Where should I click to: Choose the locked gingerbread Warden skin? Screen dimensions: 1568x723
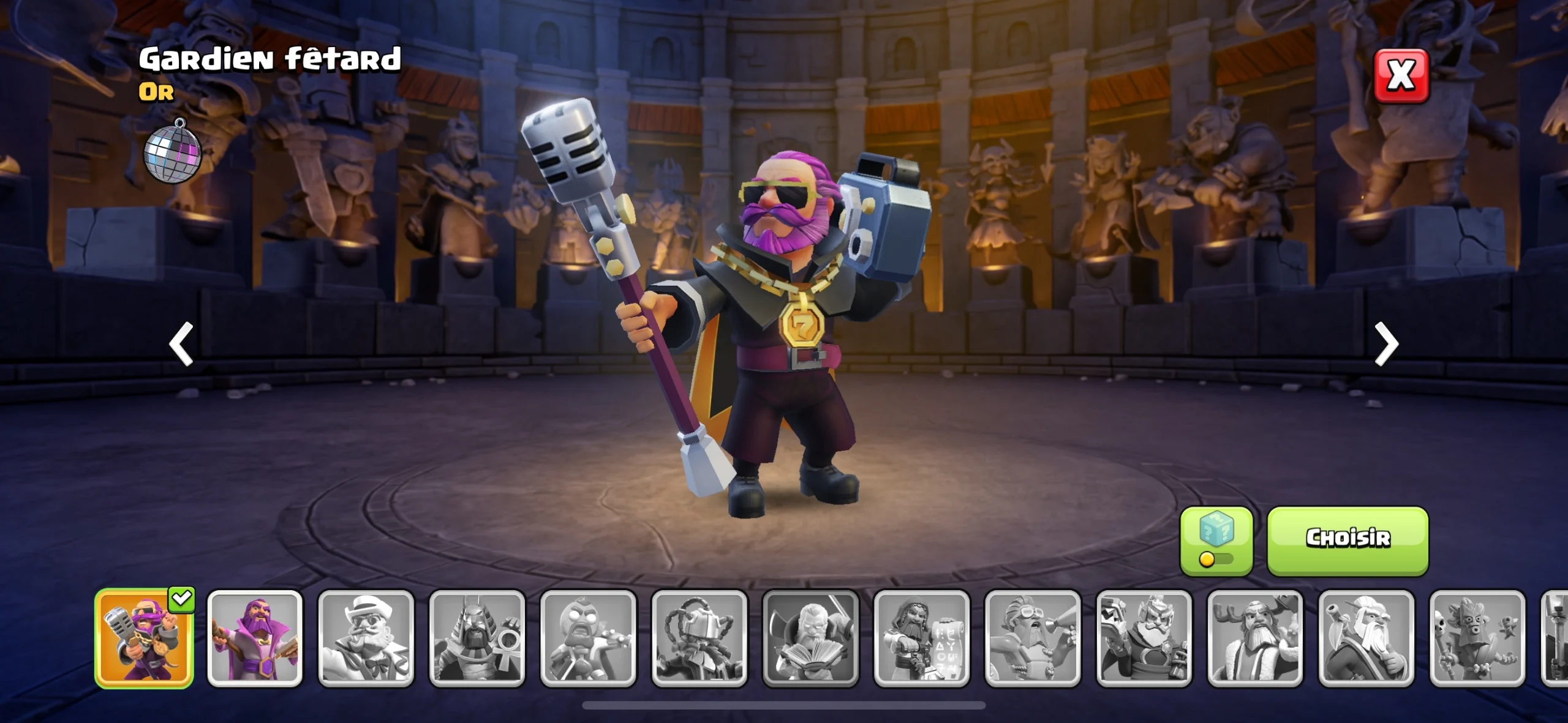tap(588, 639)
